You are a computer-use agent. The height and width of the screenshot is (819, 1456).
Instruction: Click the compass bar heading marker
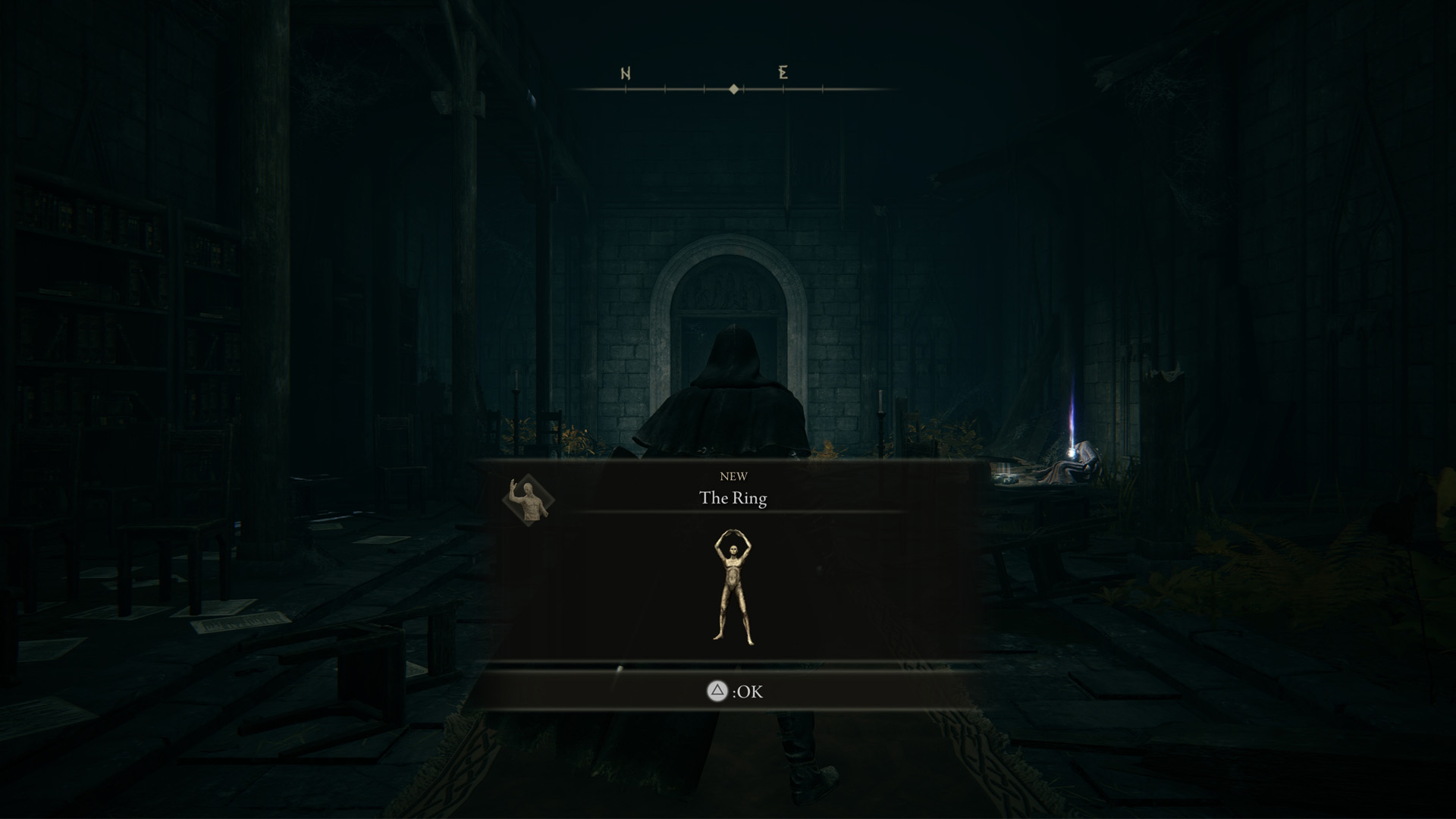pyautogui.click(x=733, y=89)
